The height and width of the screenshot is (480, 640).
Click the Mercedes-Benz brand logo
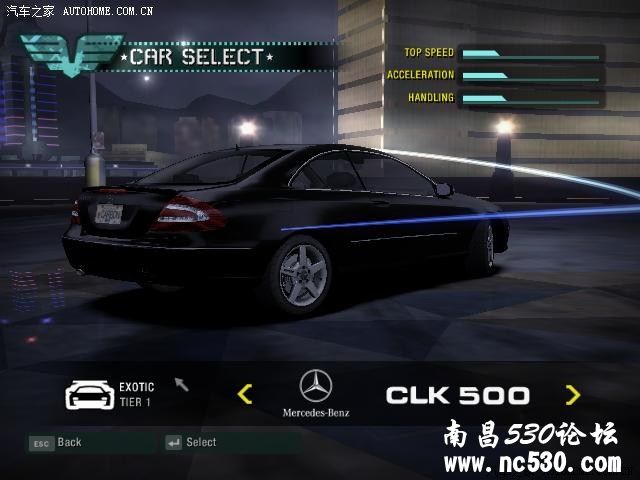point(316,386)
